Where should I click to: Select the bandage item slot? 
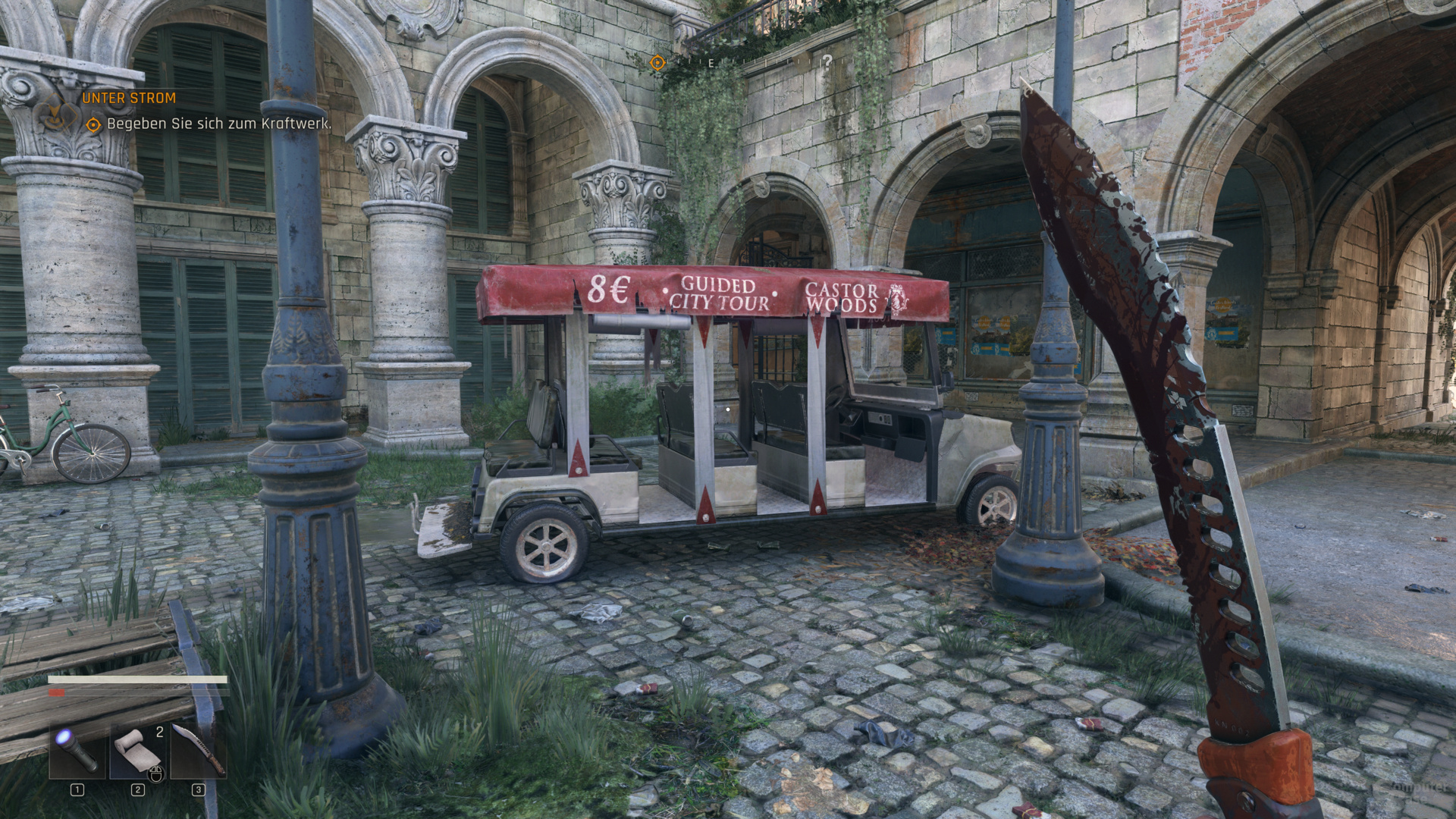click(x=138, y=751)
